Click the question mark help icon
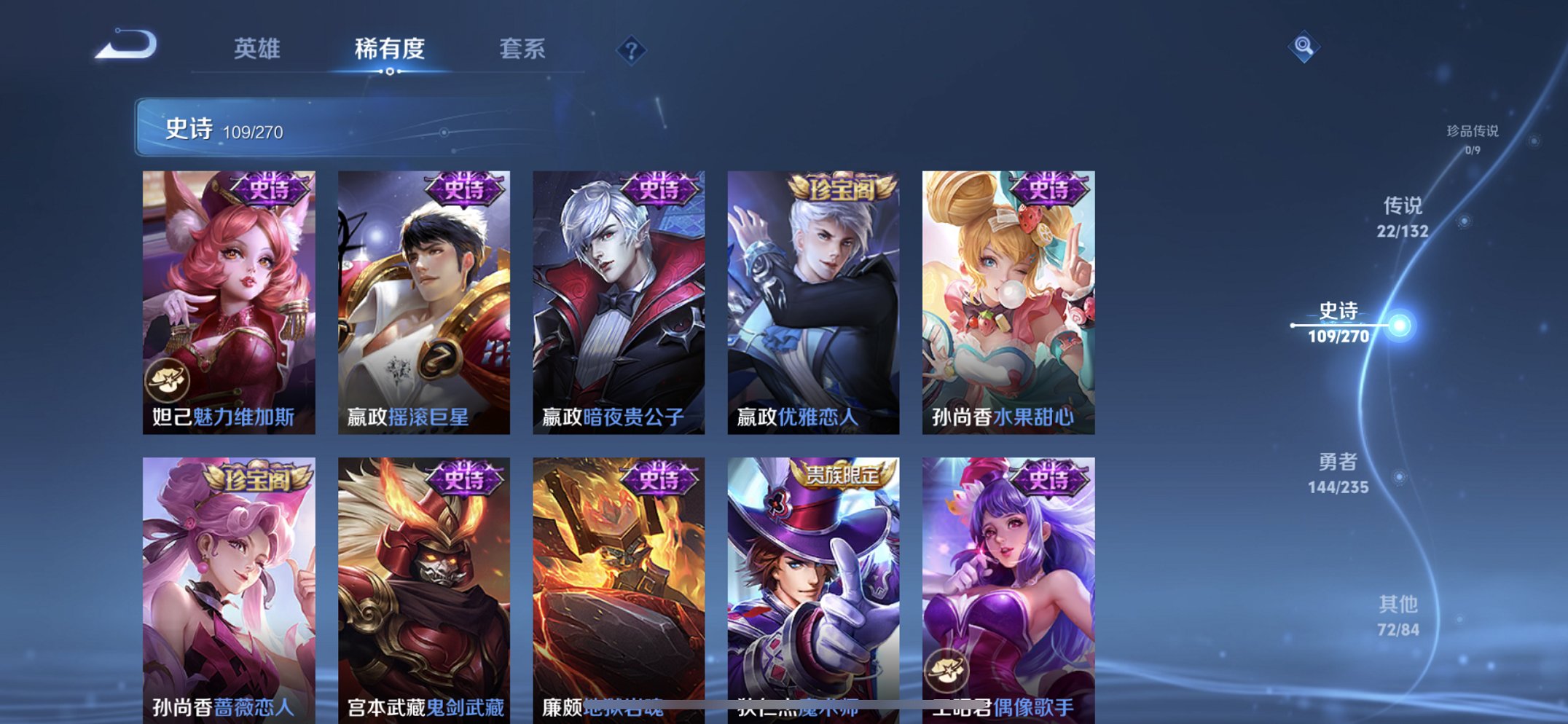The image size is (1568, 724). point(631,50)
